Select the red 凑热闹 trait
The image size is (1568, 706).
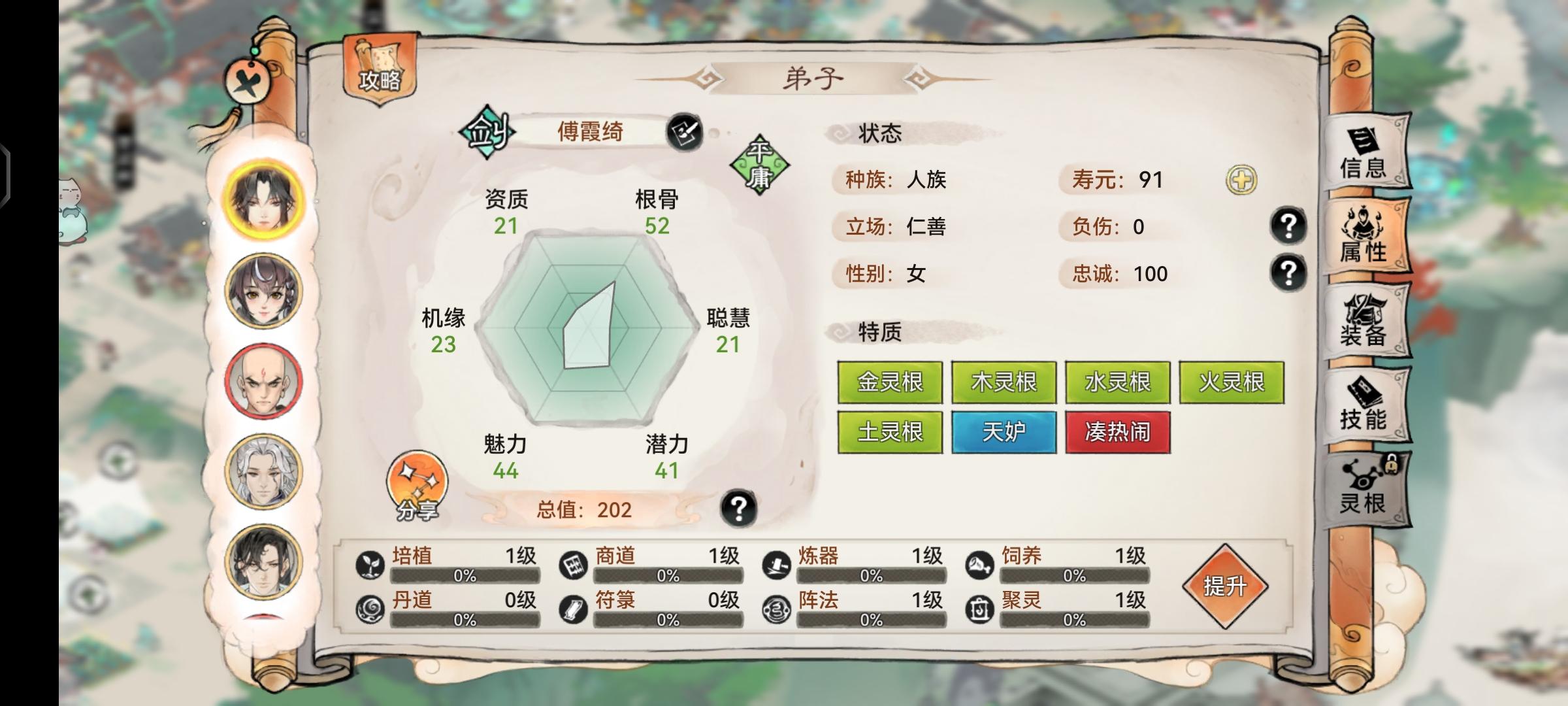tap(1118, 433)
